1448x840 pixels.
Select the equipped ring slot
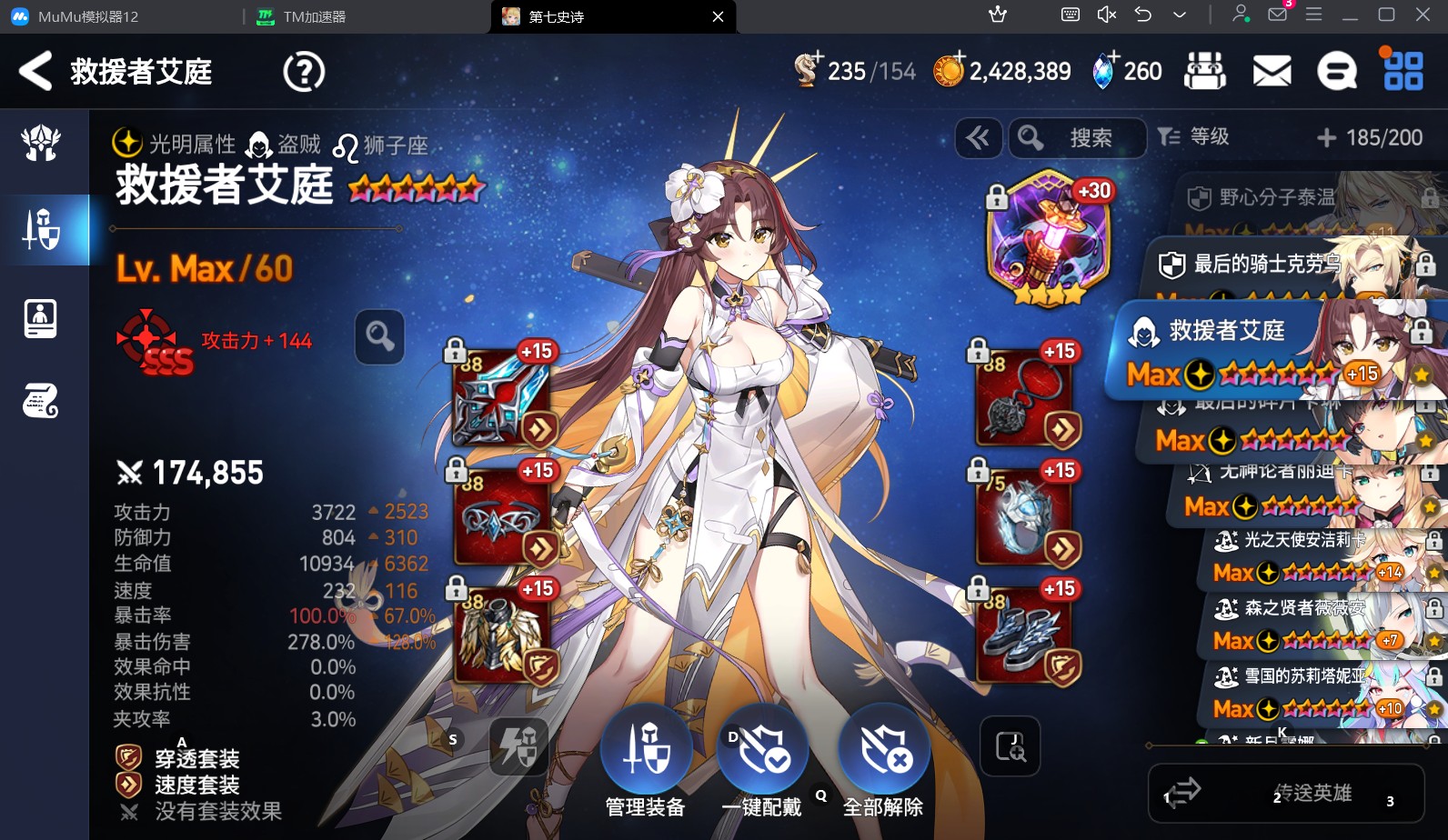coord(1026,516)
